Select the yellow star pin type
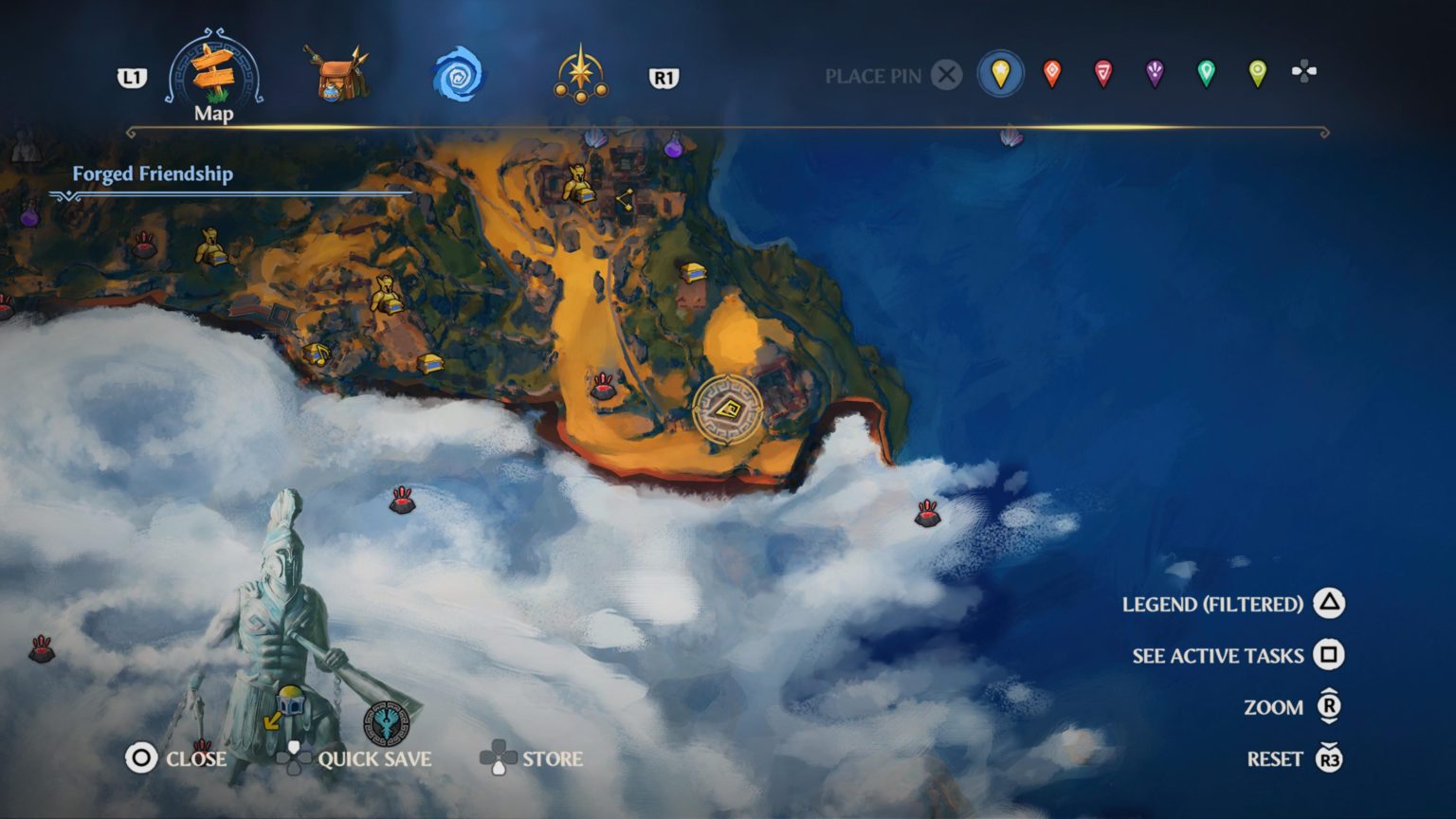This screenshot has width=1456, height=819. pyautogui.click(x=1001, y=74)
